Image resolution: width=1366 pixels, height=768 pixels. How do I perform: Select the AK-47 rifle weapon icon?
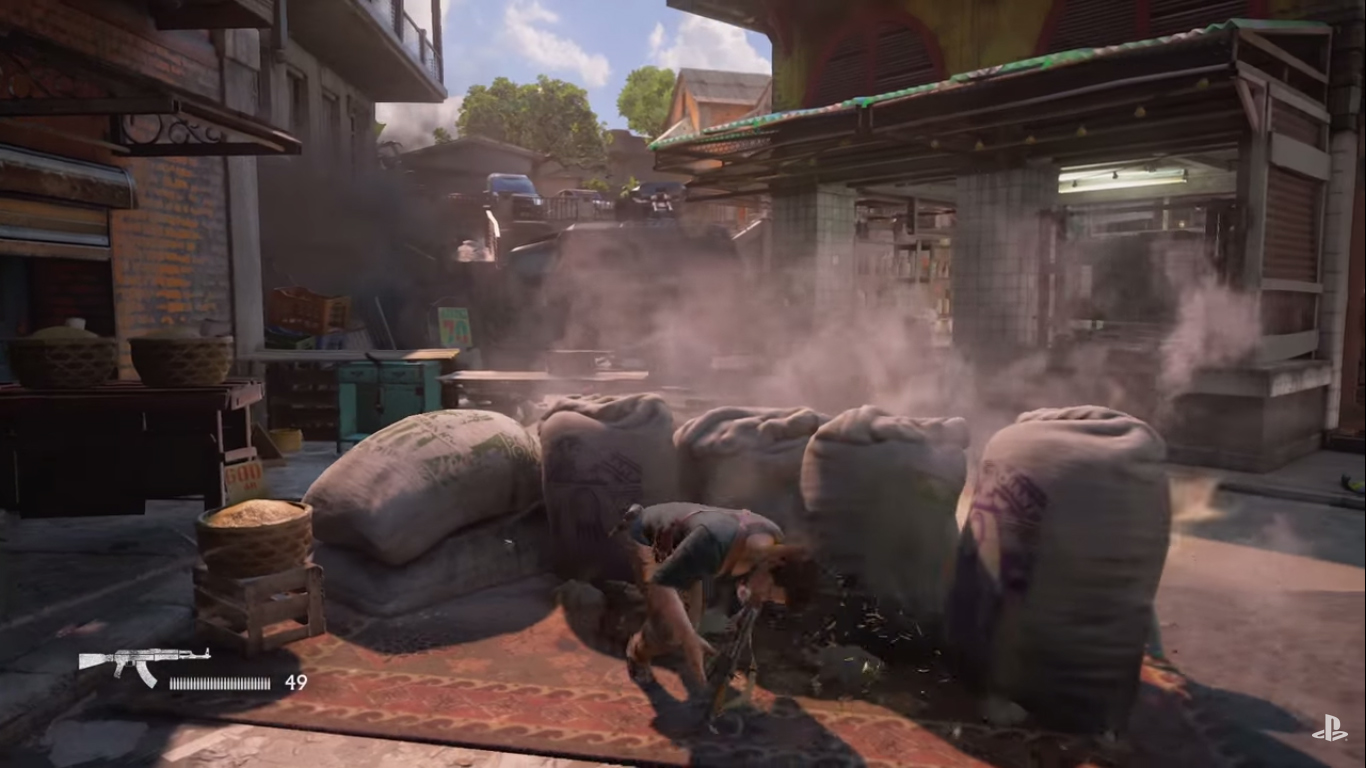click(143, 662)
